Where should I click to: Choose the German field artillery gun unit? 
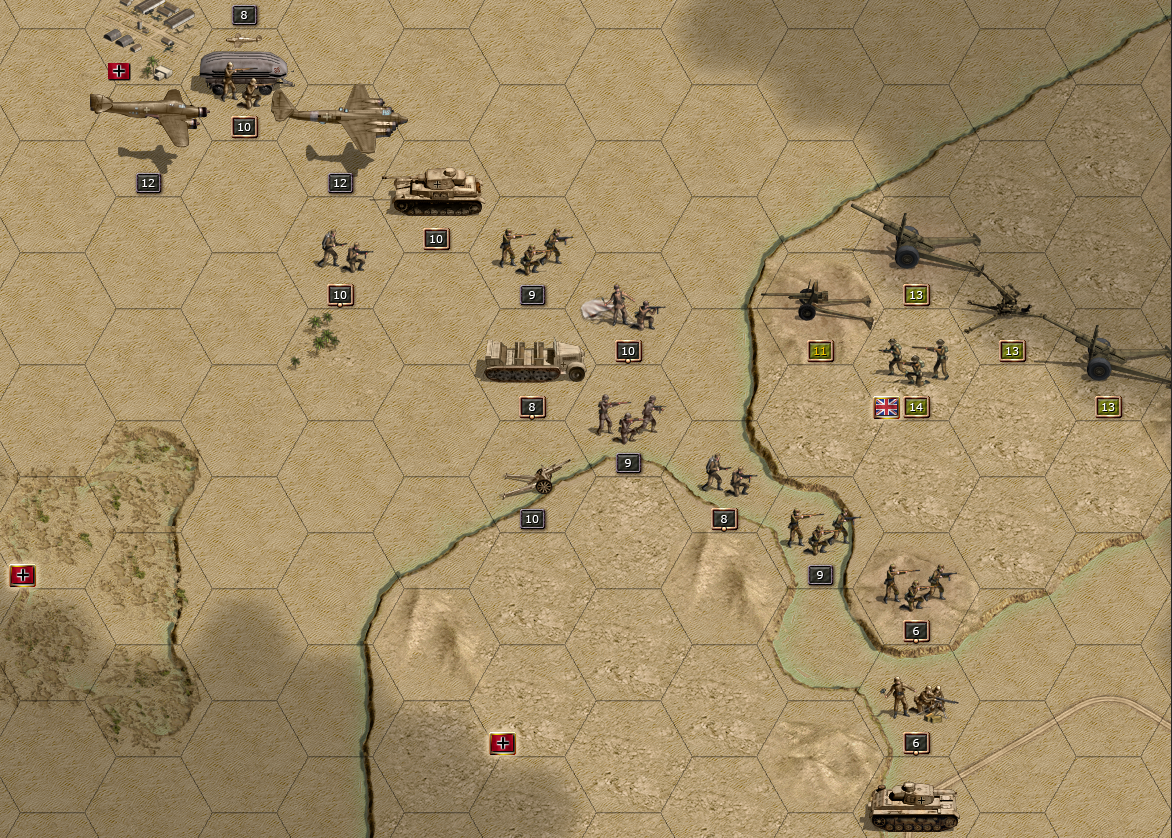537,482
